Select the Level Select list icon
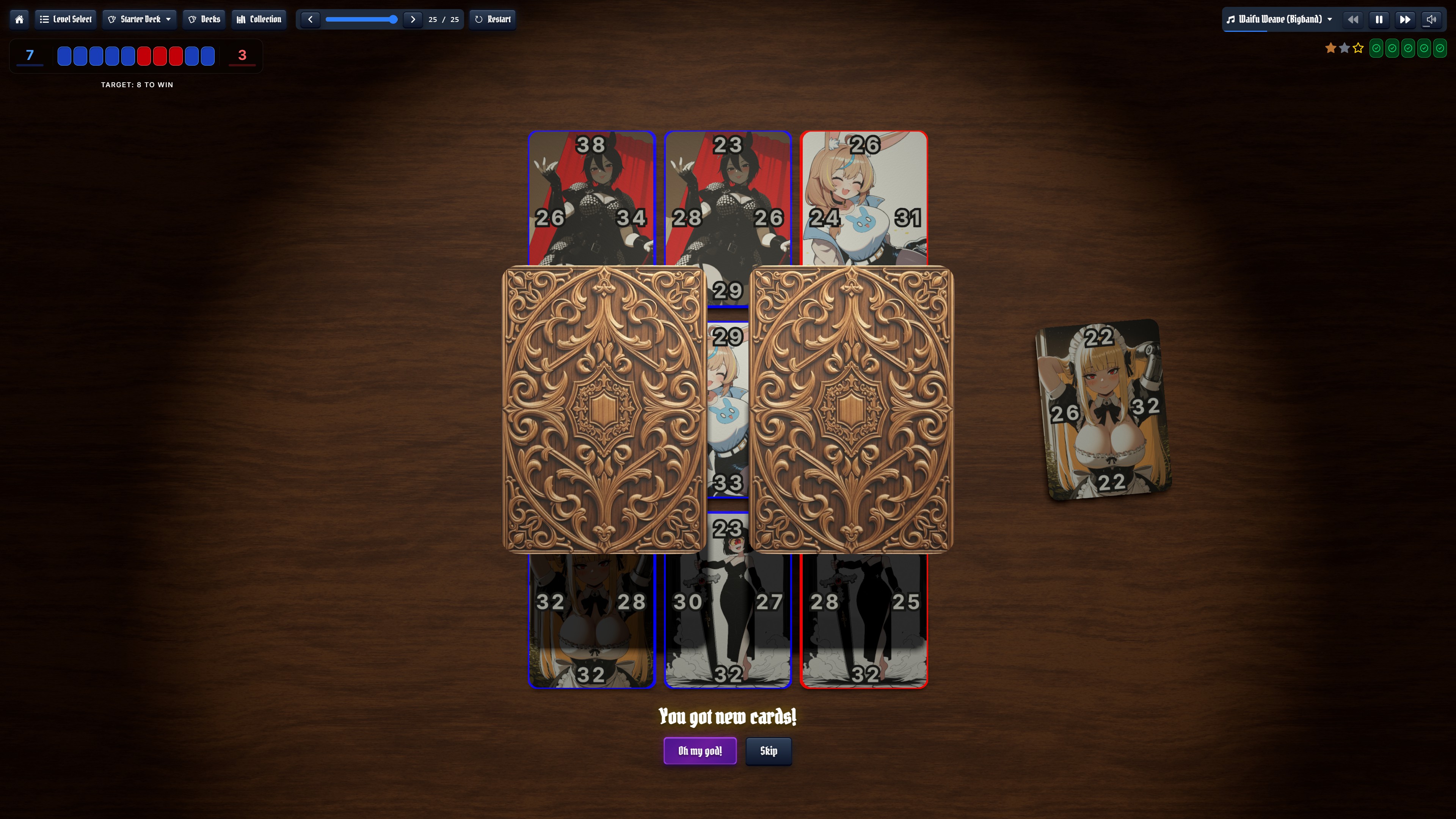Viewport: 1456px width, 819px height. point(45,19)
